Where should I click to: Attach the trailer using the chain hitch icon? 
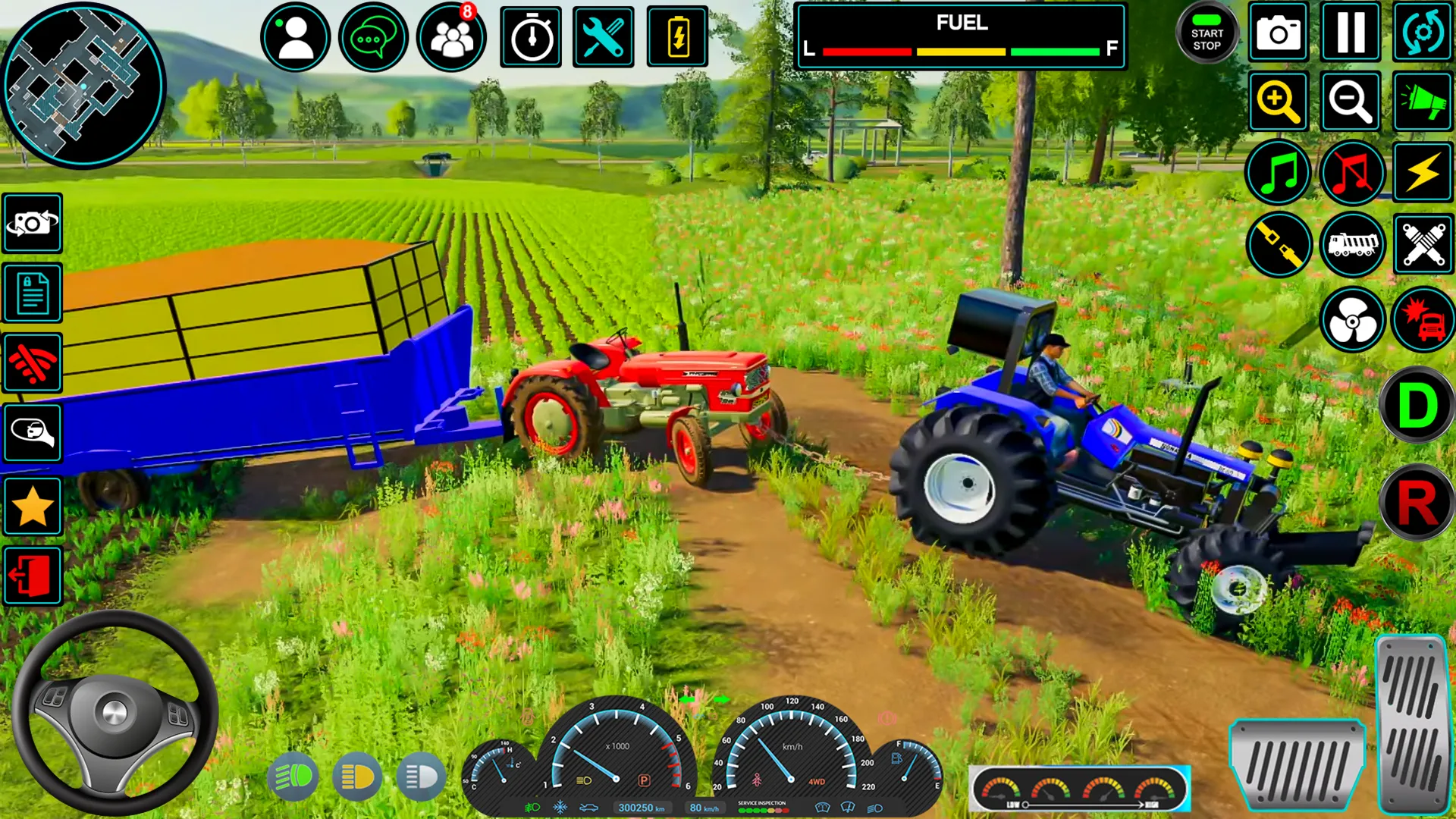click(x=1279, y=244)
